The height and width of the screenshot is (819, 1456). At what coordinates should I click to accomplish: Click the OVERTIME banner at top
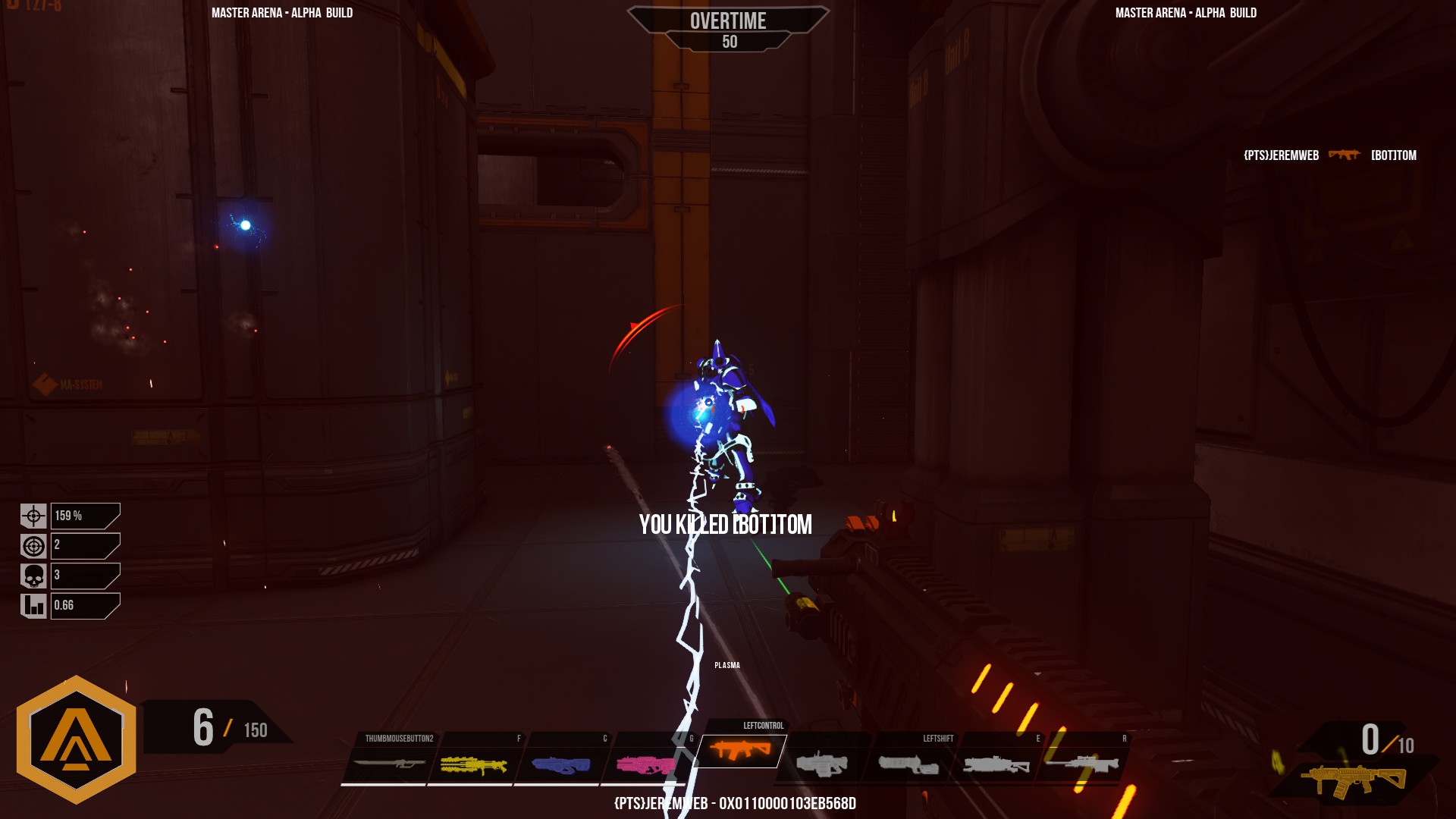pyautogui.click(x=727, y=21)
